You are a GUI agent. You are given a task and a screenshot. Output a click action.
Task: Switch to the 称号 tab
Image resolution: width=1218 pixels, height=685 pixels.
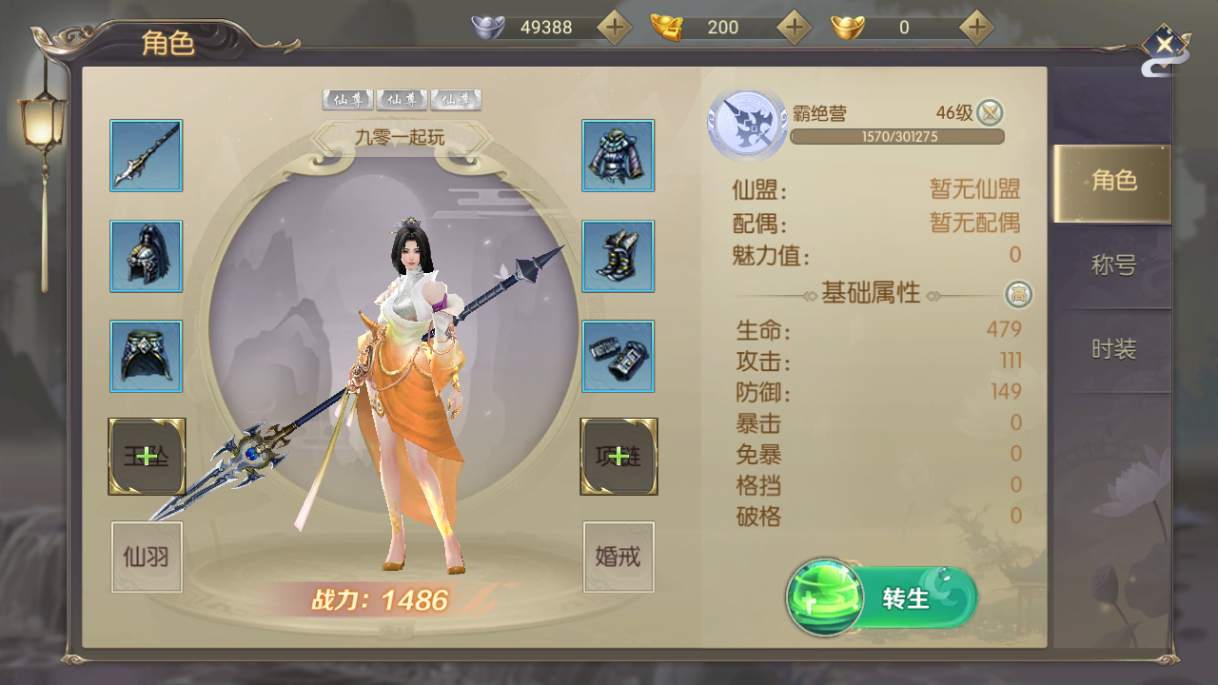coord(1113,265)
